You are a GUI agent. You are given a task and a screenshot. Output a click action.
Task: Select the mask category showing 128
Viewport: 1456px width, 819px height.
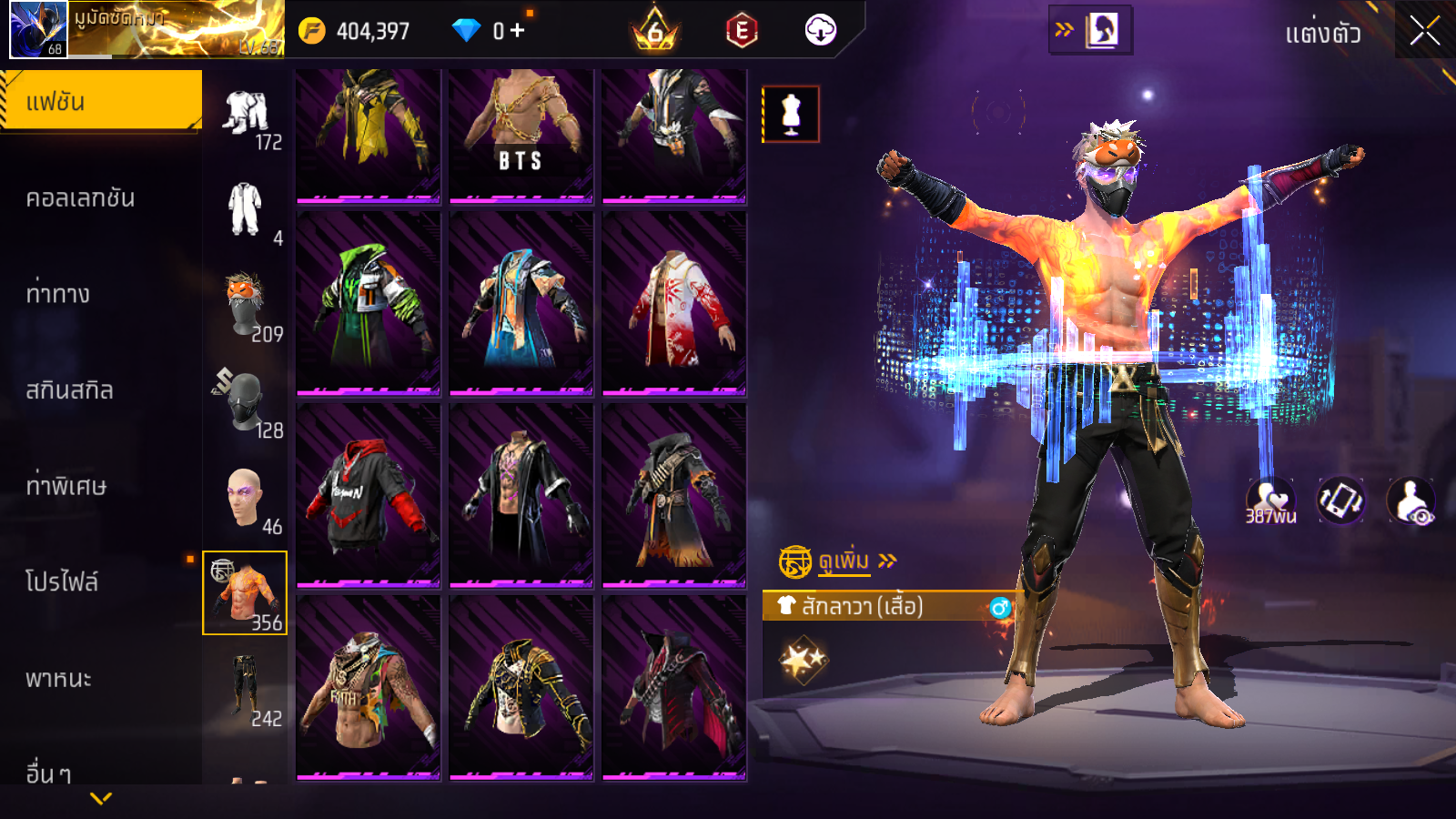(x=246, y=402)
